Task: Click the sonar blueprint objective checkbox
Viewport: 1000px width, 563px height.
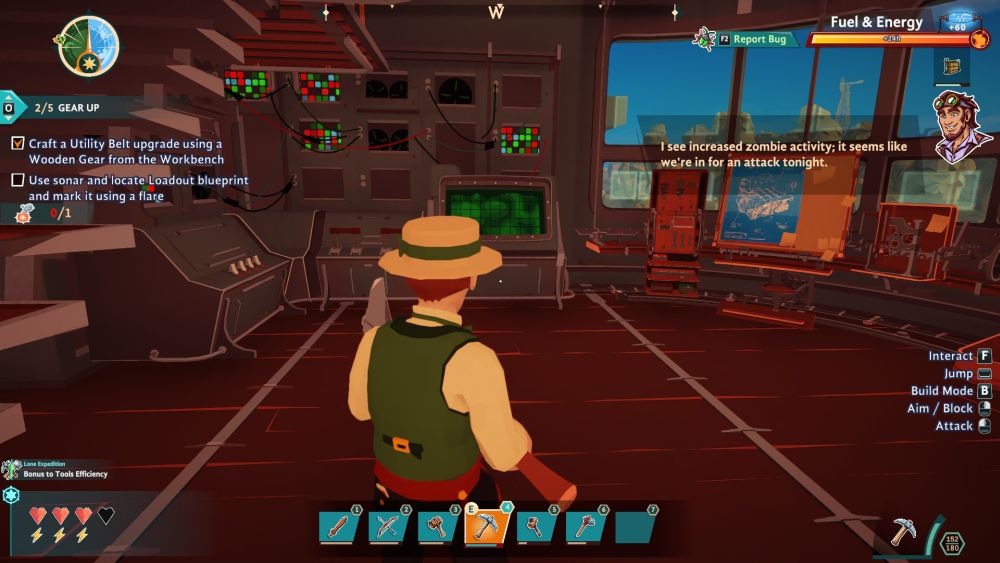Action: point(18,180)
